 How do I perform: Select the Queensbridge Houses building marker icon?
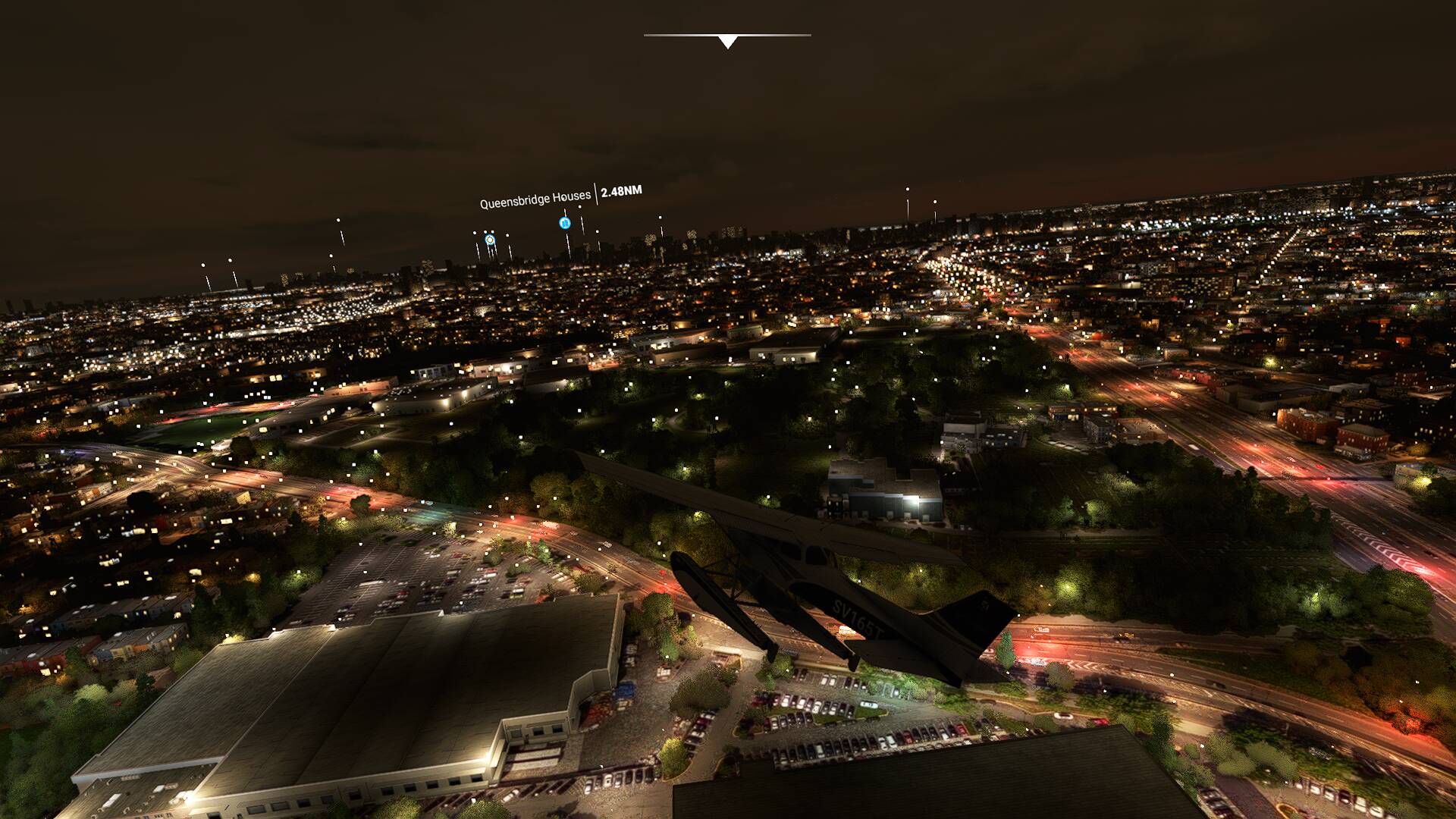pyautogui.click(x=564, y=223)
